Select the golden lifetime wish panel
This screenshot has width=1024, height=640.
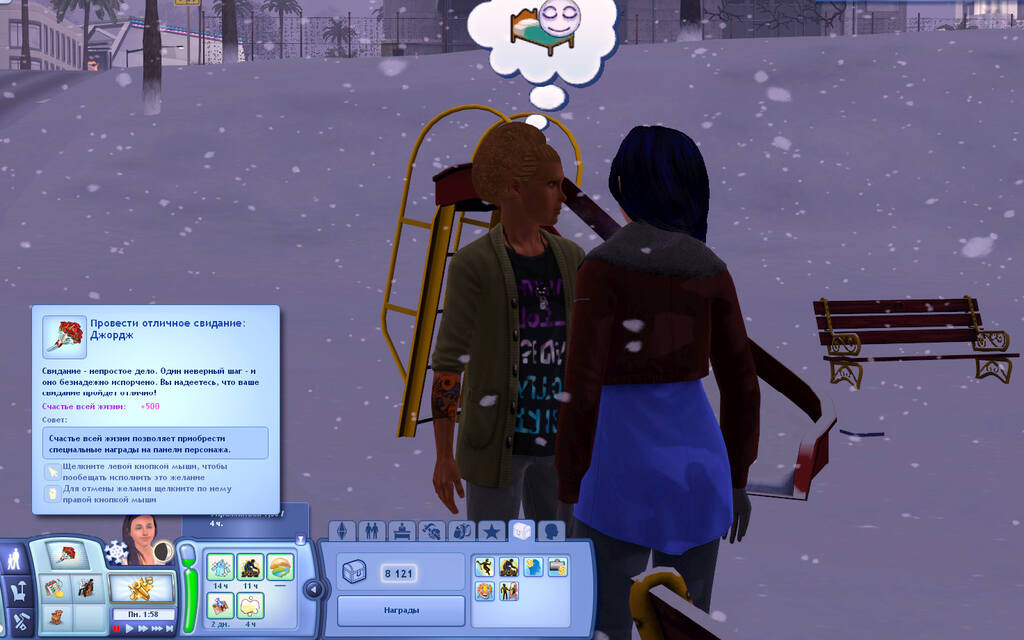tap(141, 587)
